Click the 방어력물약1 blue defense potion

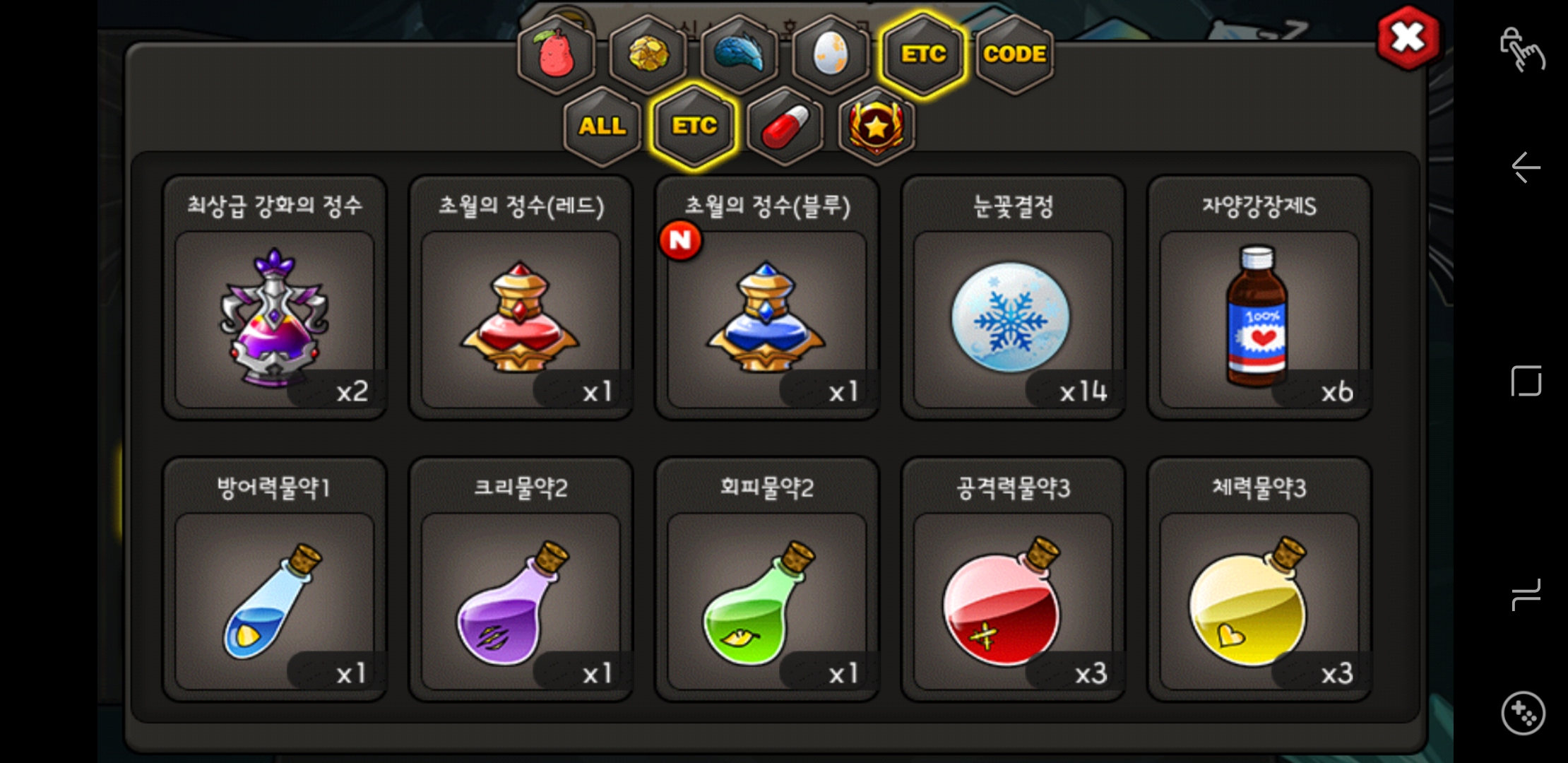tap(275, 601)
